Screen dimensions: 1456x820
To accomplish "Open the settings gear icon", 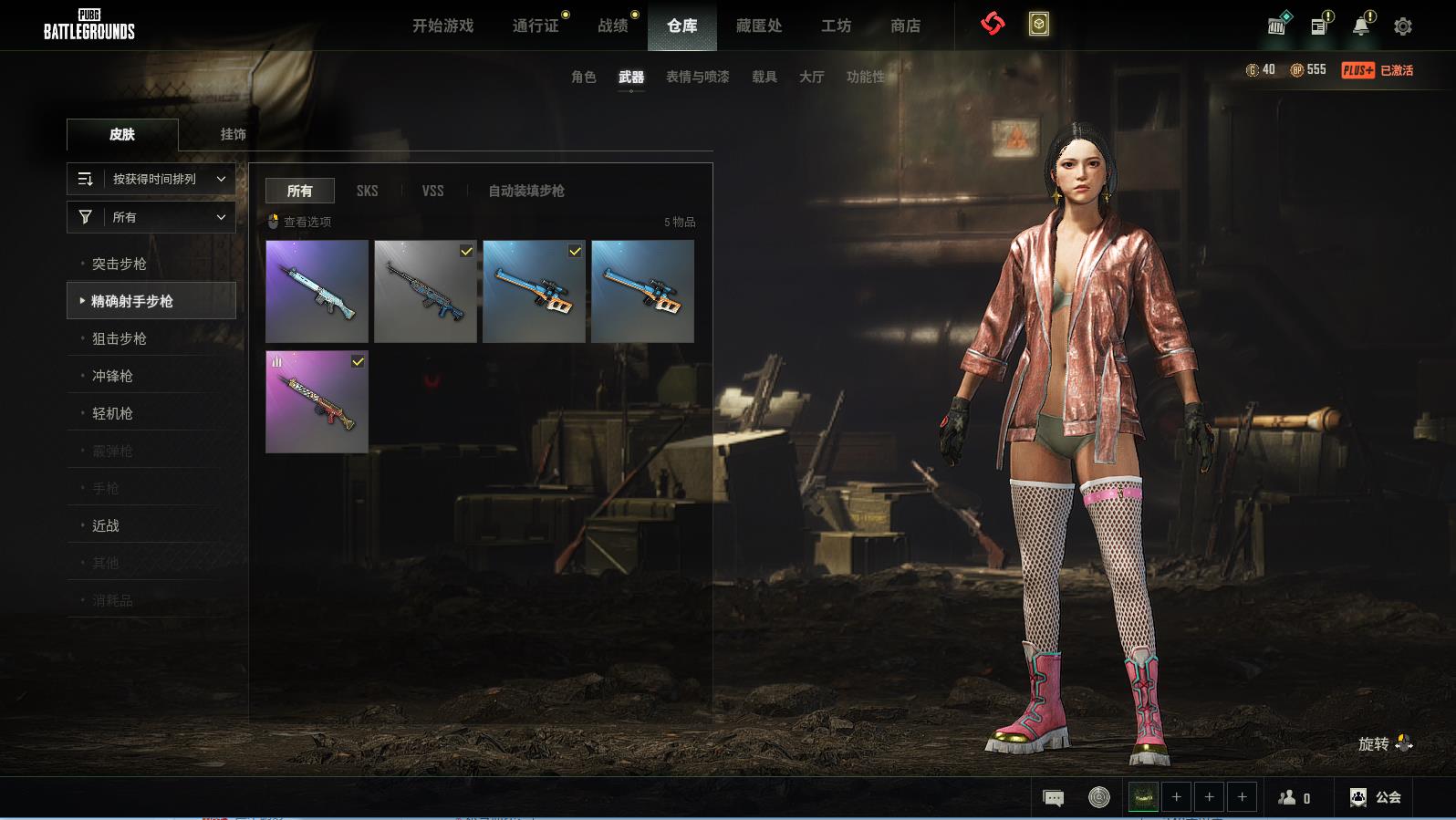I will click(1402, 26).
